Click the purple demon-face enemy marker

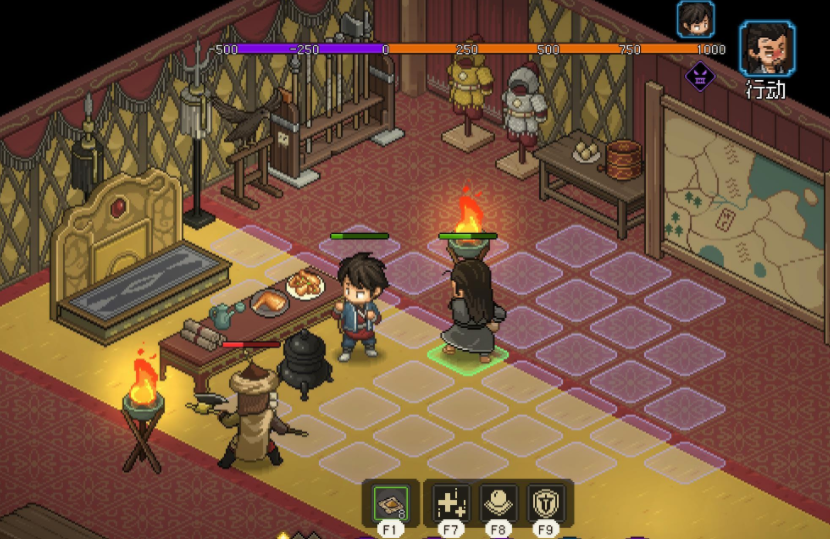[700, 76]
